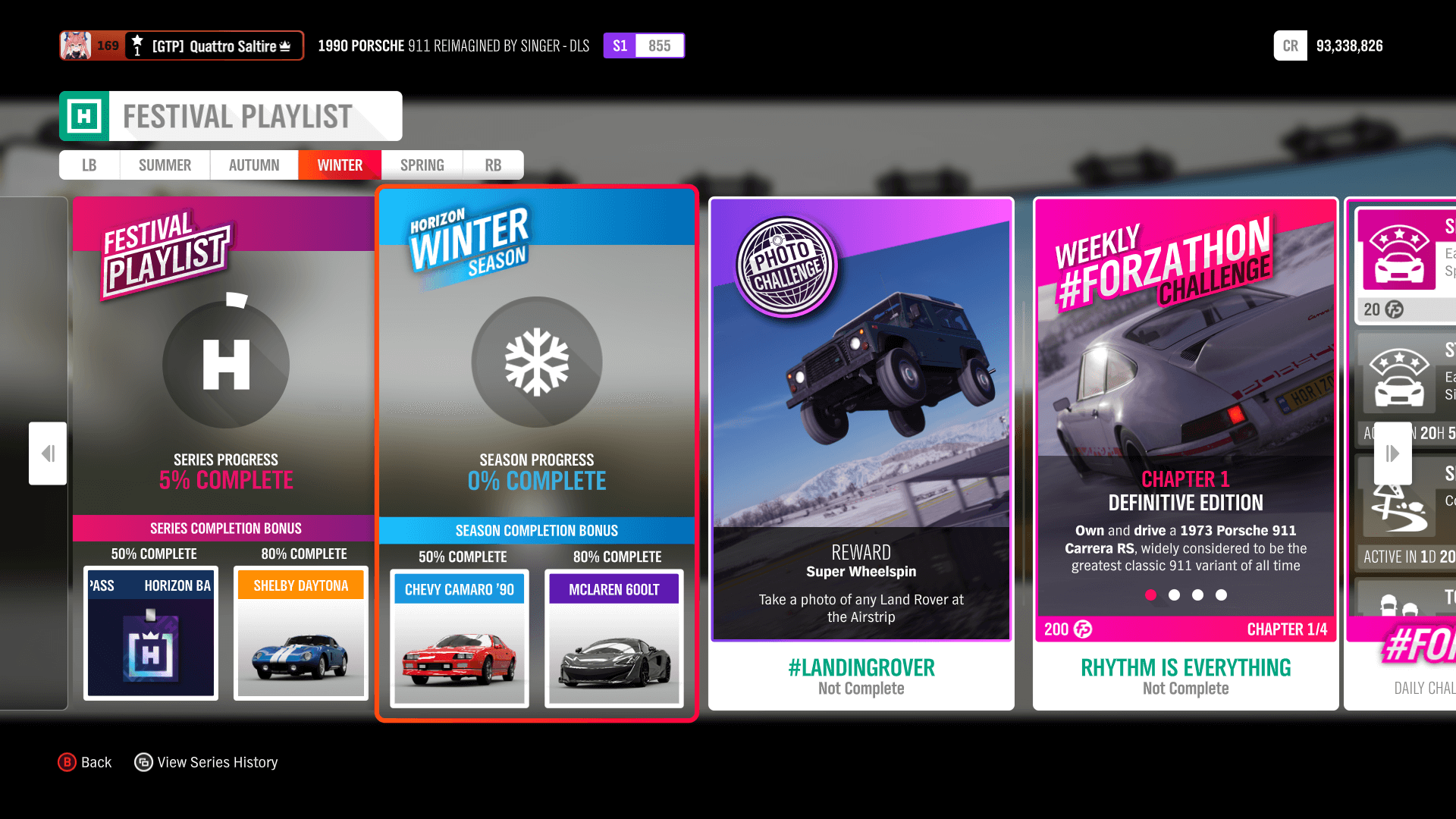Click the Festival Playlist H badge icon
The height and width of the screenshot is (819, 1456).
click(x=224, y=365)
